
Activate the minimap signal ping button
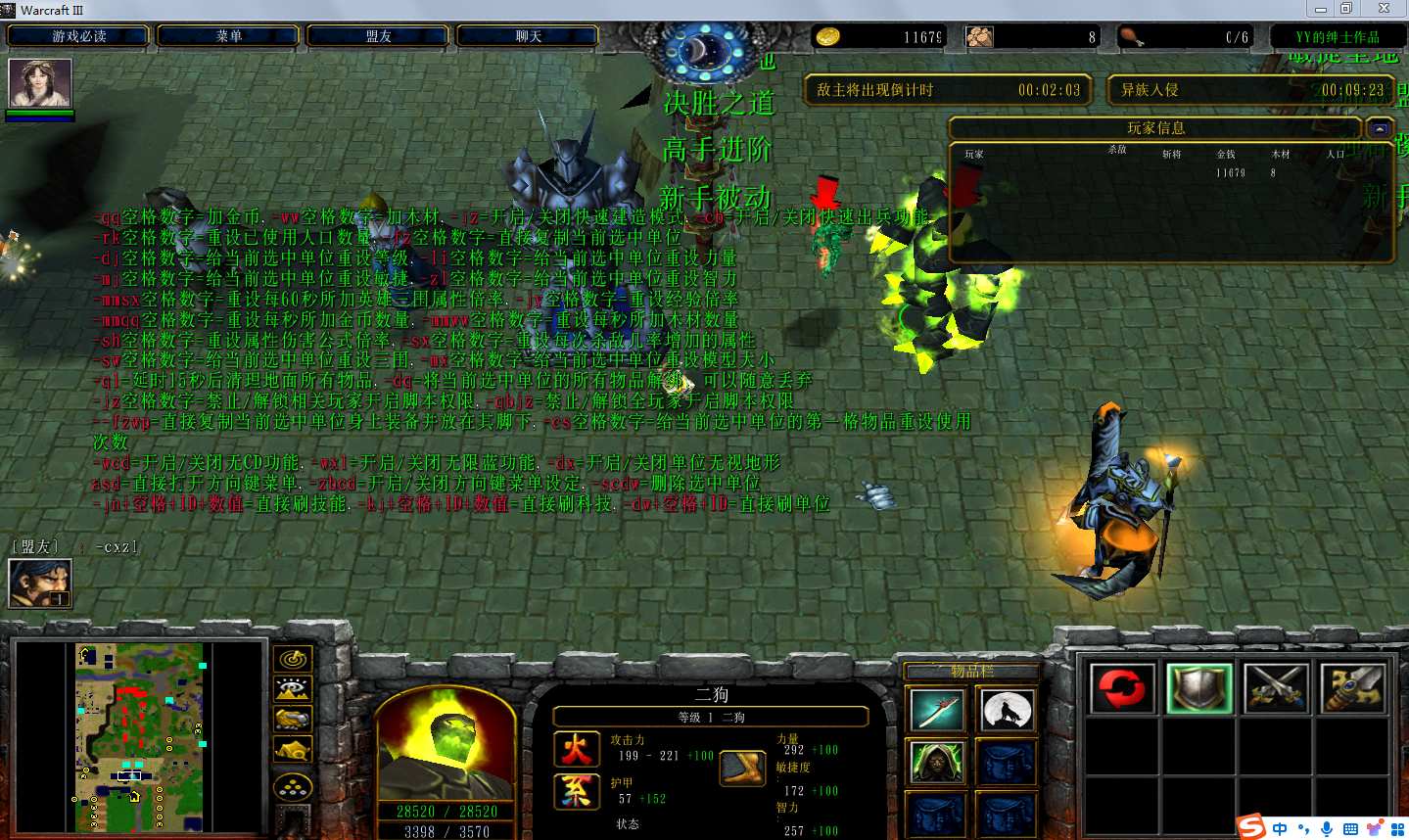click(293, 660)
